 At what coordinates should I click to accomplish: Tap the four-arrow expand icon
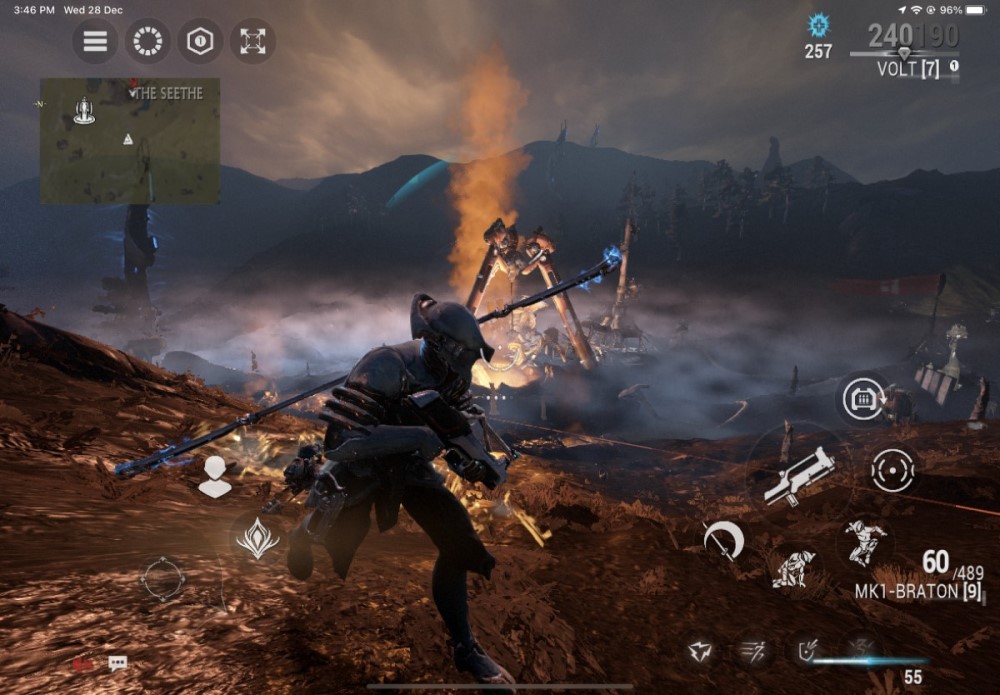click(x=253, y=41)
